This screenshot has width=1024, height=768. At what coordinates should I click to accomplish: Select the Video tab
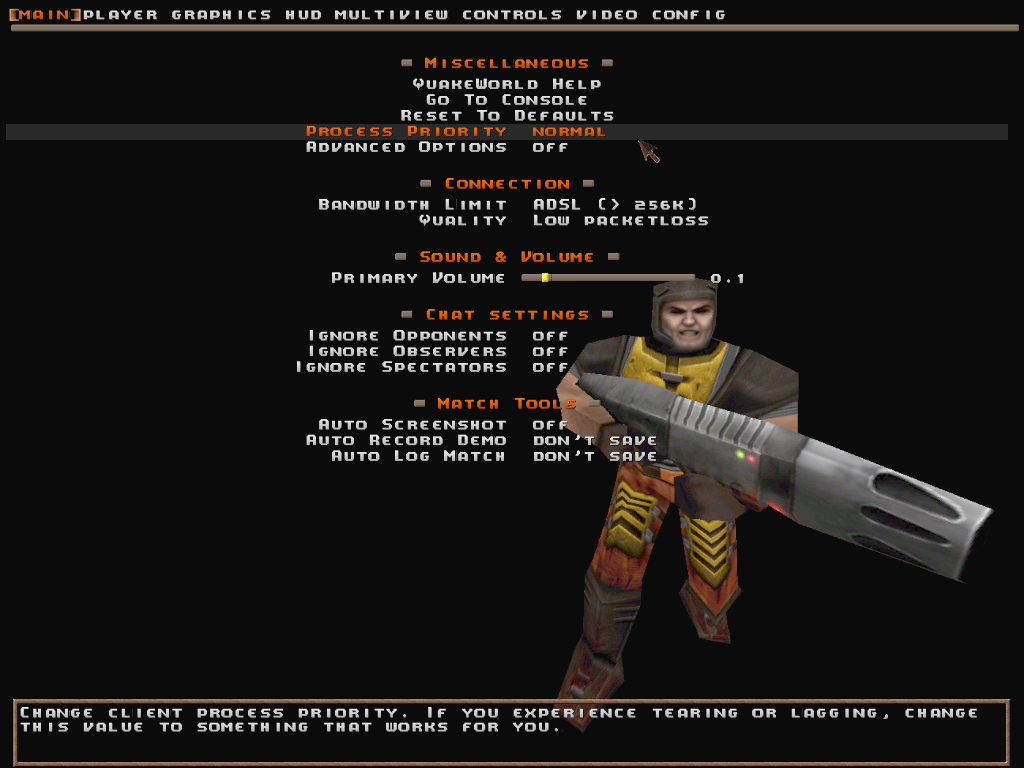click(x=607, y=15)
